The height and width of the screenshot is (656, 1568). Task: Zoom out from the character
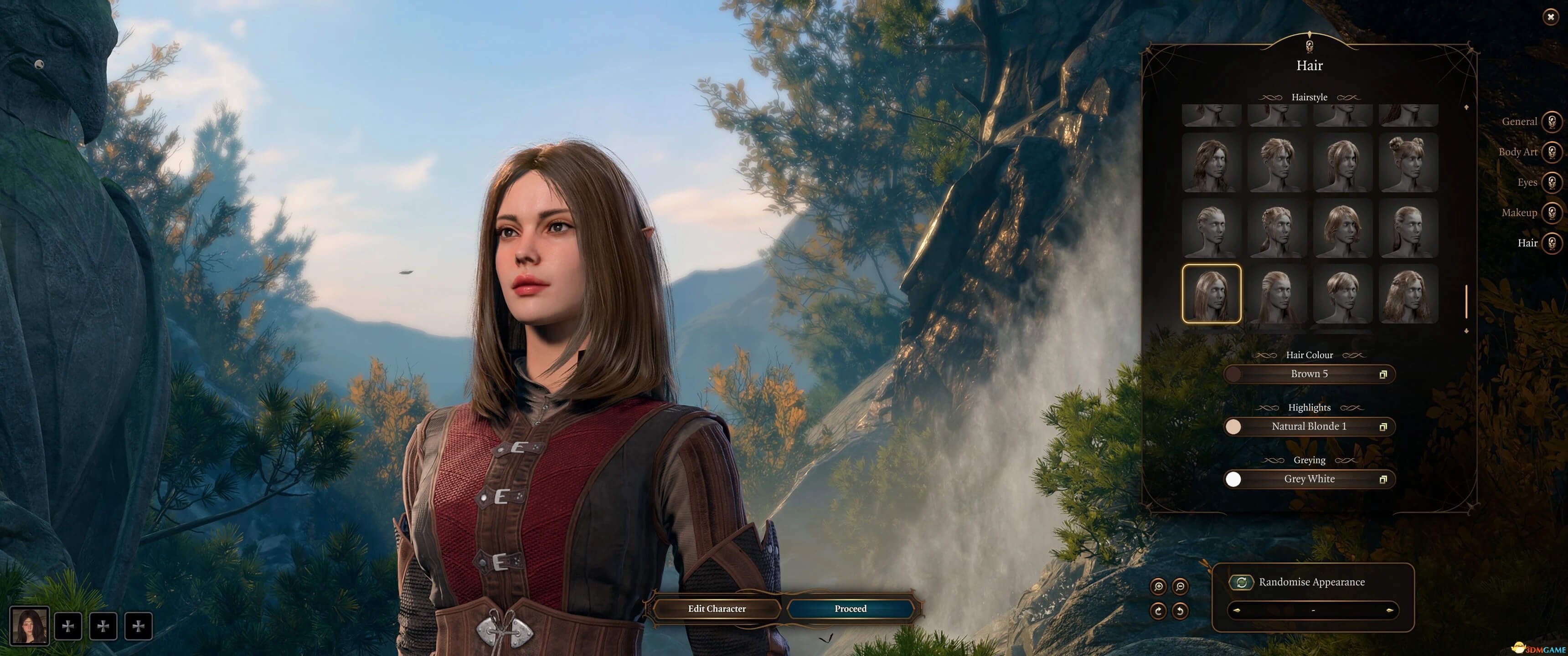[1180, 587]
